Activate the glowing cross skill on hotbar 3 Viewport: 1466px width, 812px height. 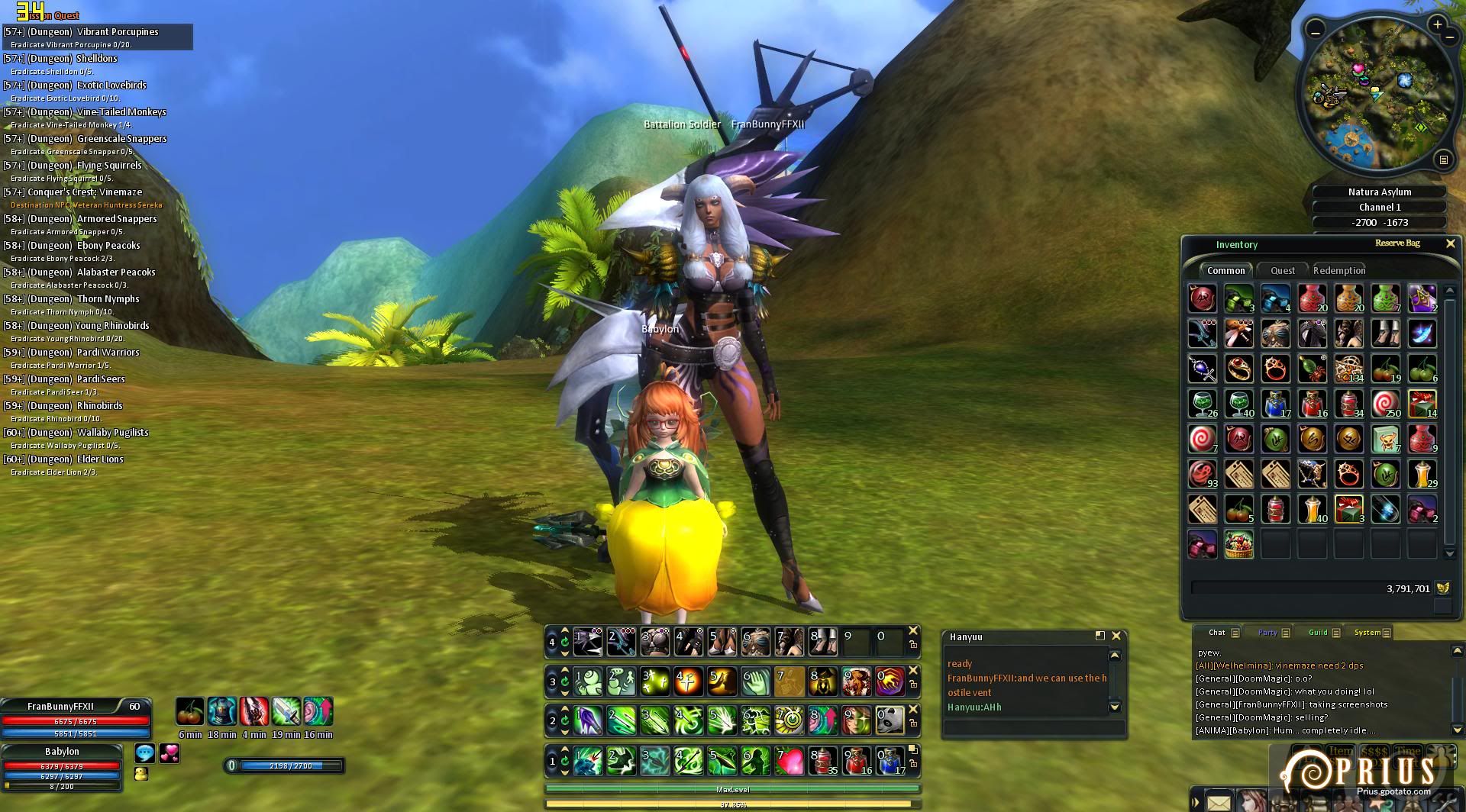point(688,681)
